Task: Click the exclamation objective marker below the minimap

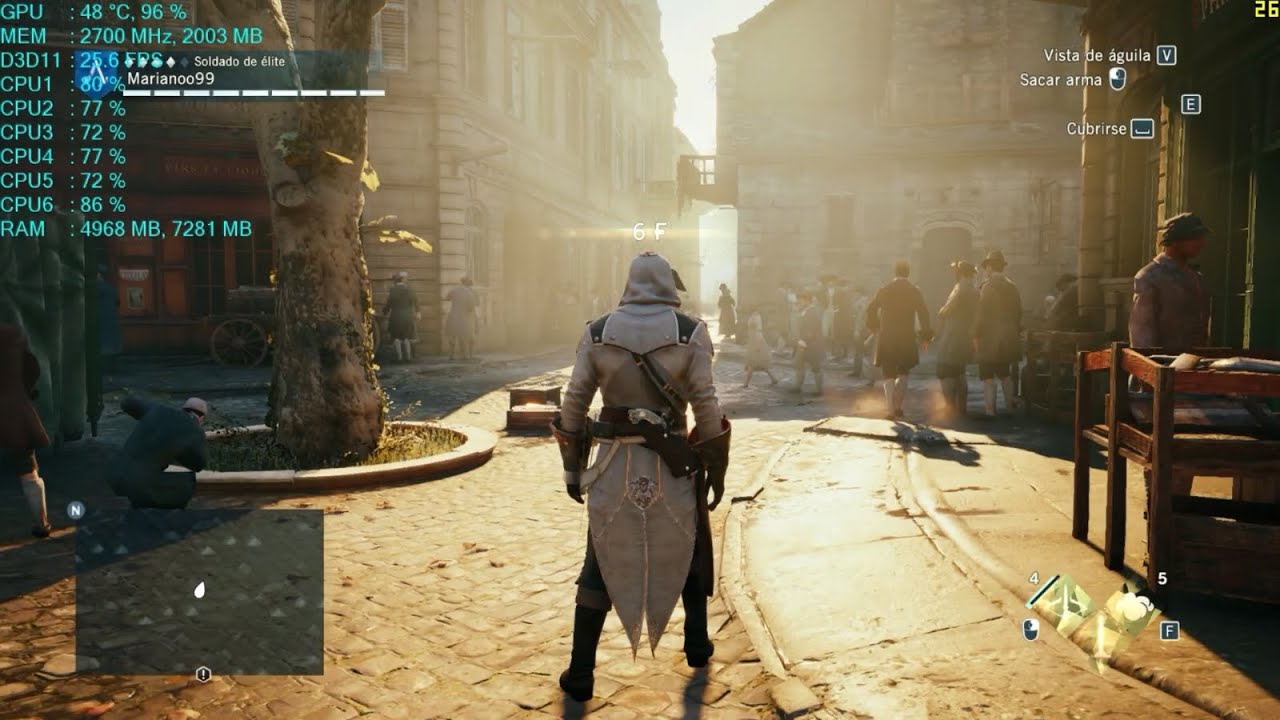Action: click(204, 675)
